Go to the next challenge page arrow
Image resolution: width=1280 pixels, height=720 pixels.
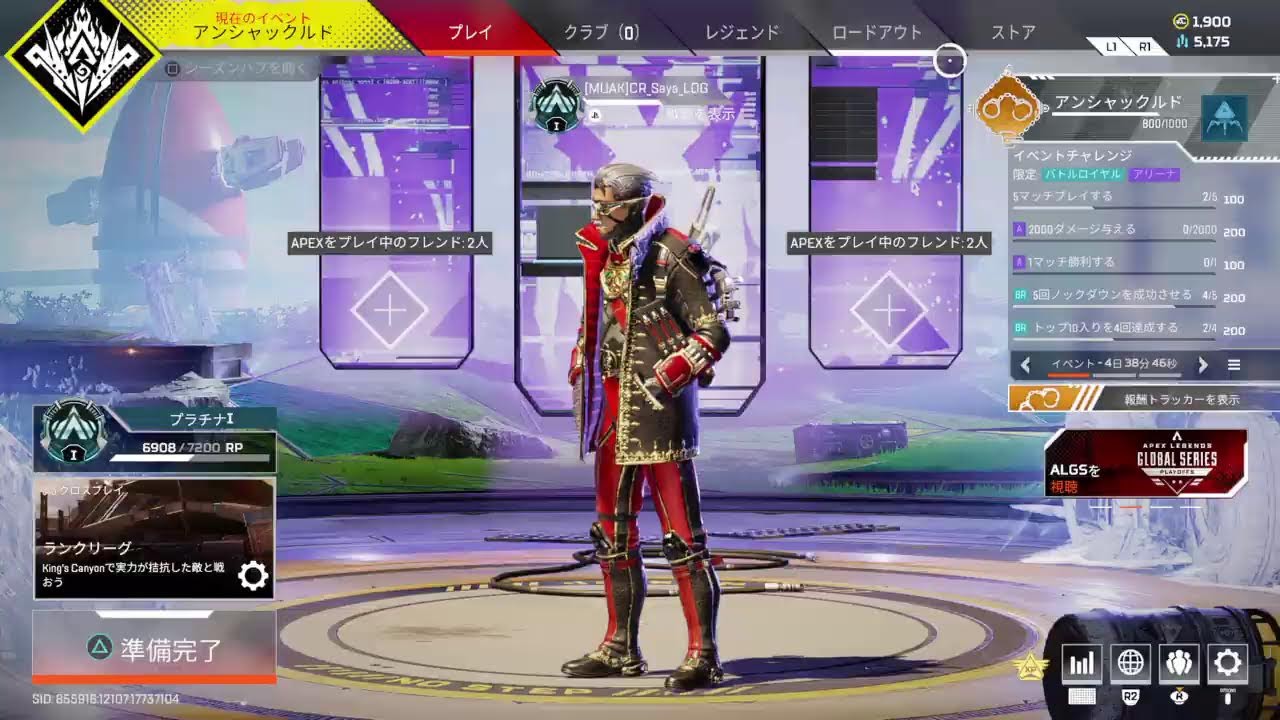coord(1203,365)
